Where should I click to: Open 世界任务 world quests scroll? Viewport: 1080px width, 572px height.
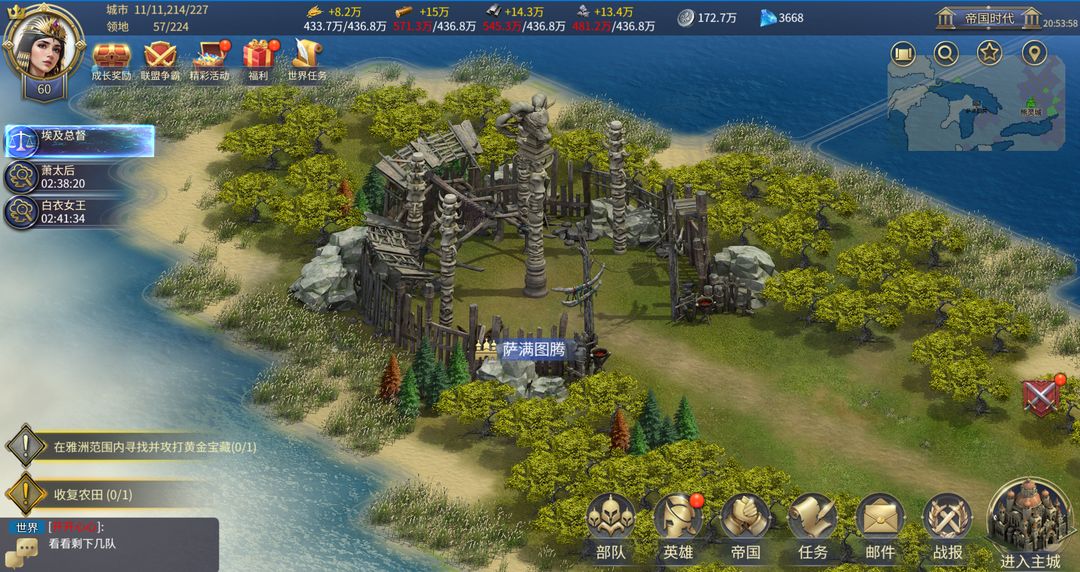[307, 58]
